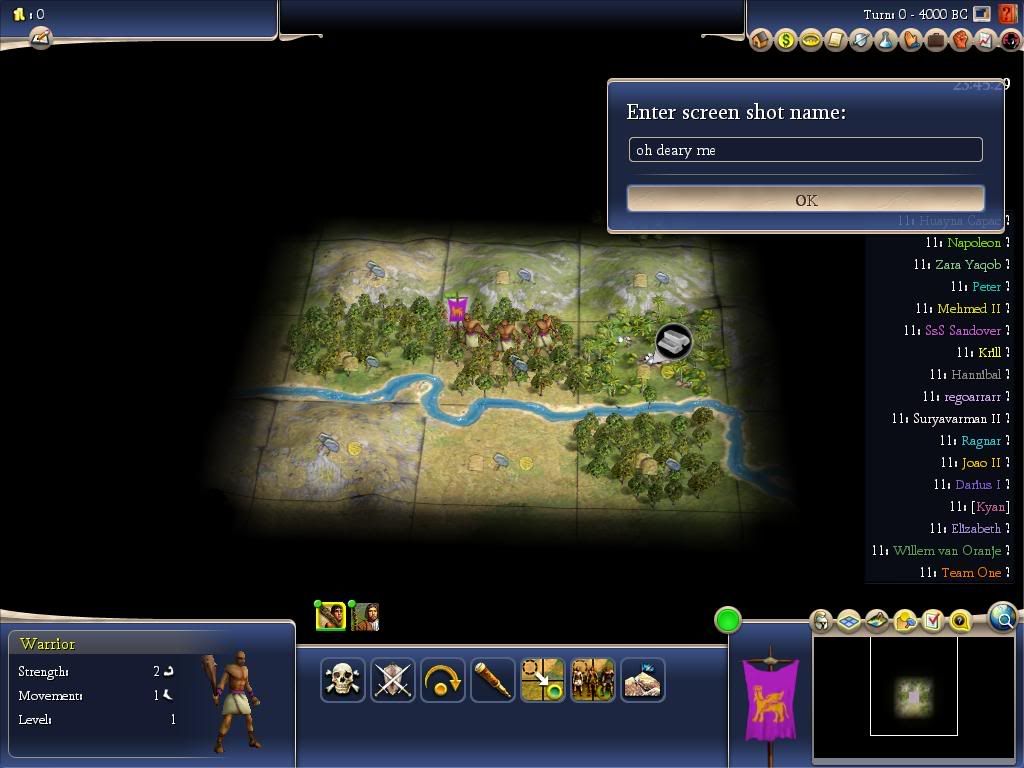Confirm the screenshot name with OK
The image size is (1024, 768).
tap(806, 199)
